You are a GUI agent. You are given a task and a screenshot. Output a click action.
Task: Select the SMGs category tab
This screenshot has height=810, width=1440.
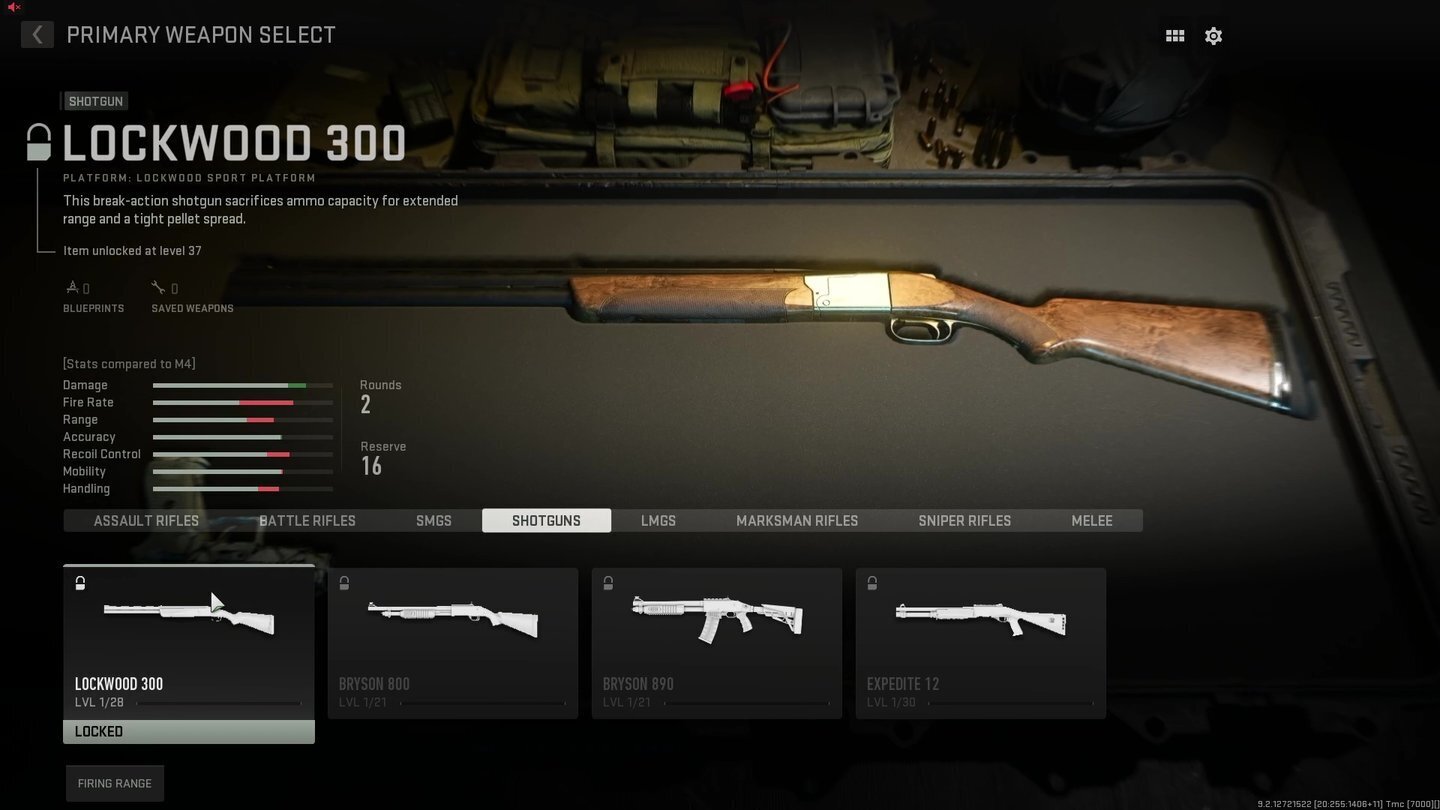click(434, 520)
